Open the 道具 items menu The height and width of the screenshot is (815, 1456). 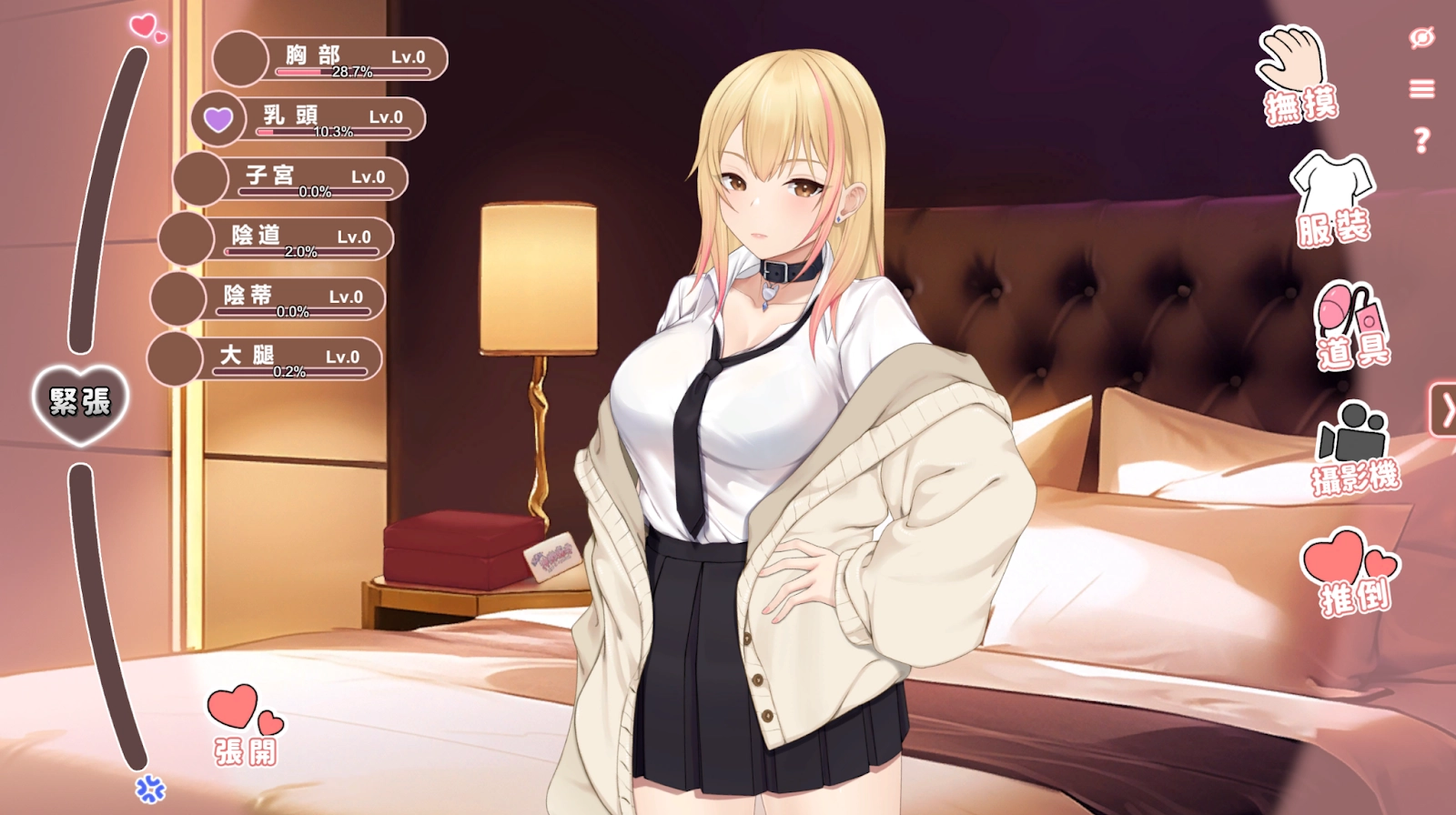1351,327
